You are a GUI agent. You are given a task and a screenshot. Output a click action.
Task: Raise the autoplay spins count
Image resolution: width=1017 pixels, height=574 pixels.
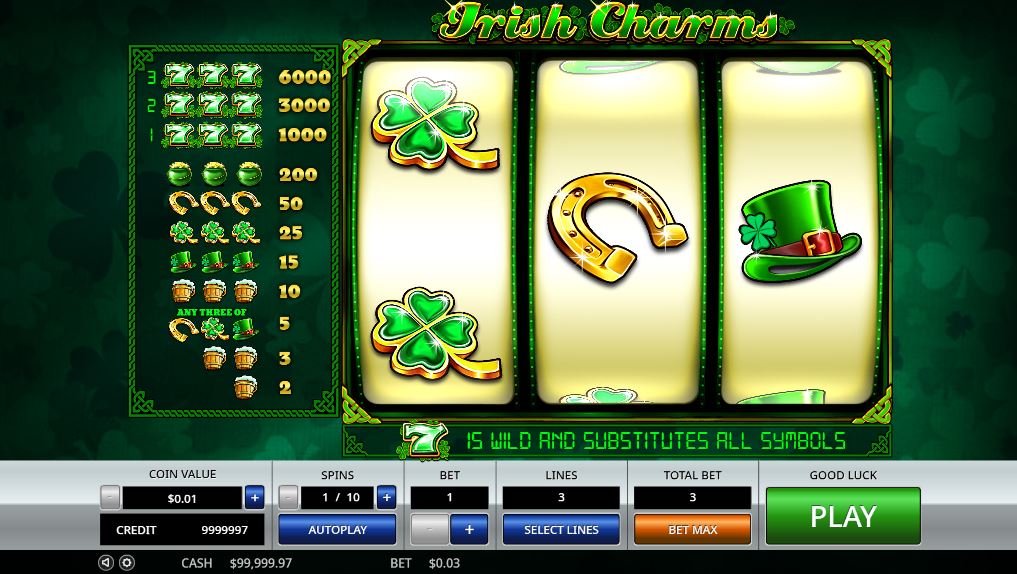click(x=386, y=497)
